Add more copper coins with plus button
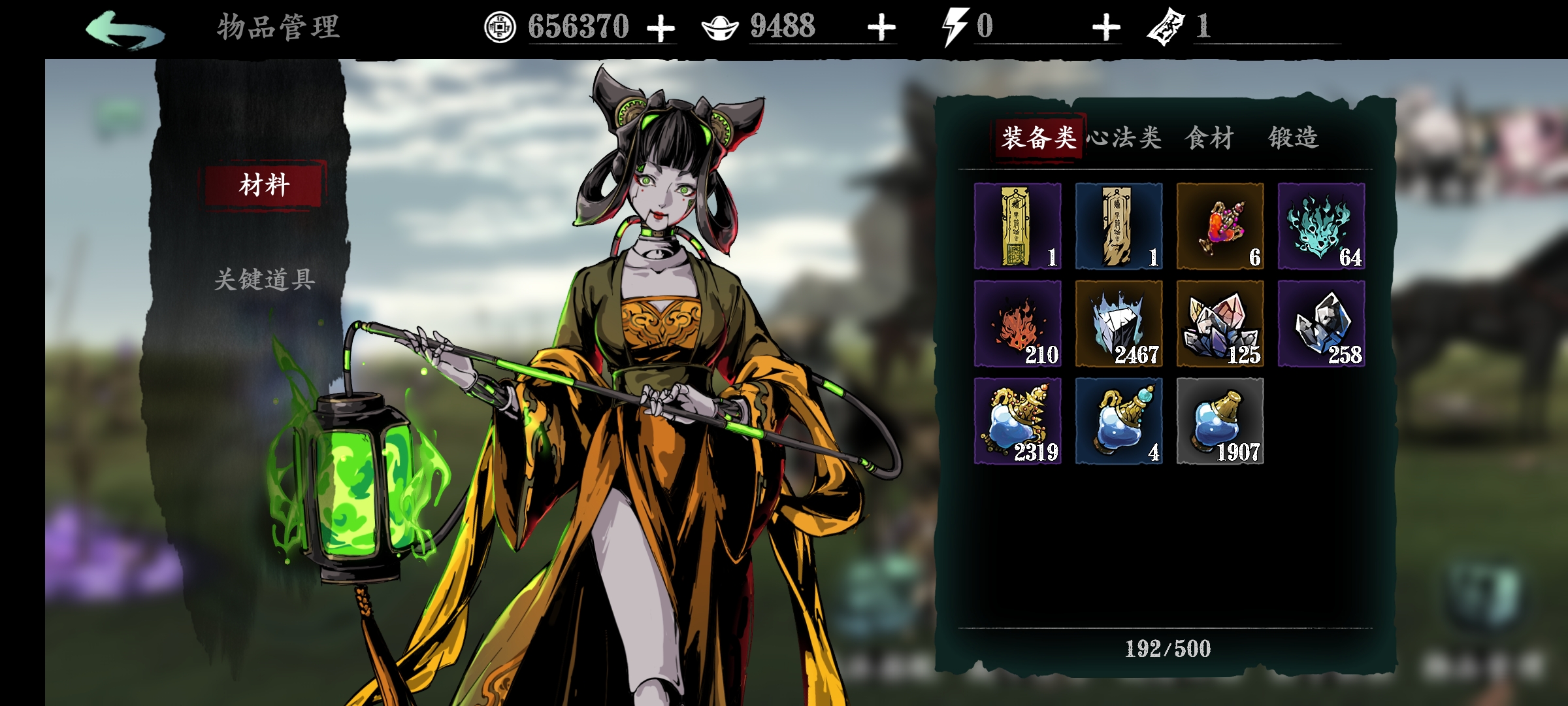 tap(661, 29)
